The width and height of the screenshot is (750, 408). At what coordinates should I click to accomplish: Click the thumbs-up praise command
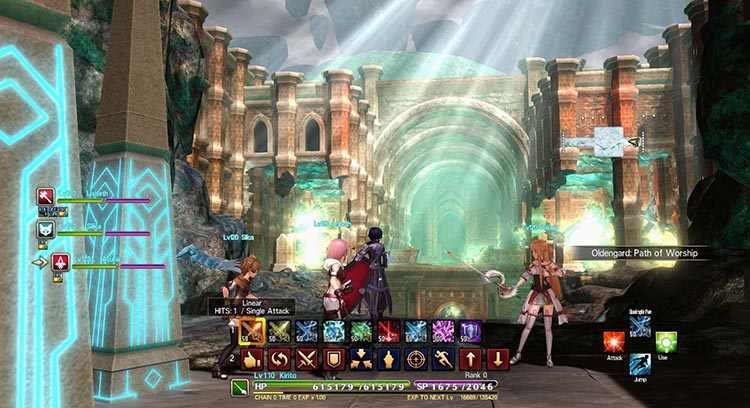(x=253, y=359)
